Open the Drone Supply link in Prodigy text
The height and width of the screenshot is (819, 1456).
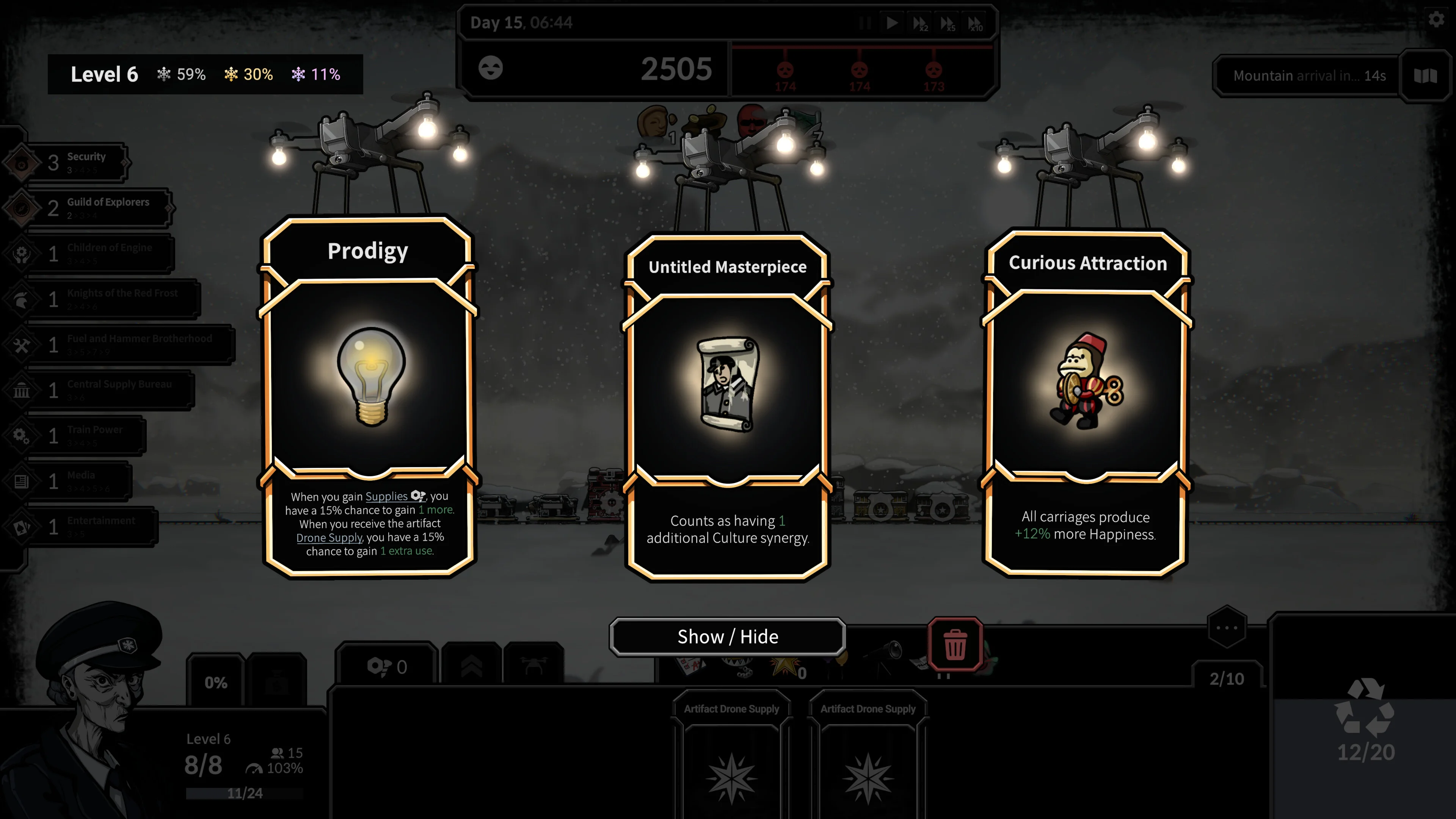pos(329,538)
